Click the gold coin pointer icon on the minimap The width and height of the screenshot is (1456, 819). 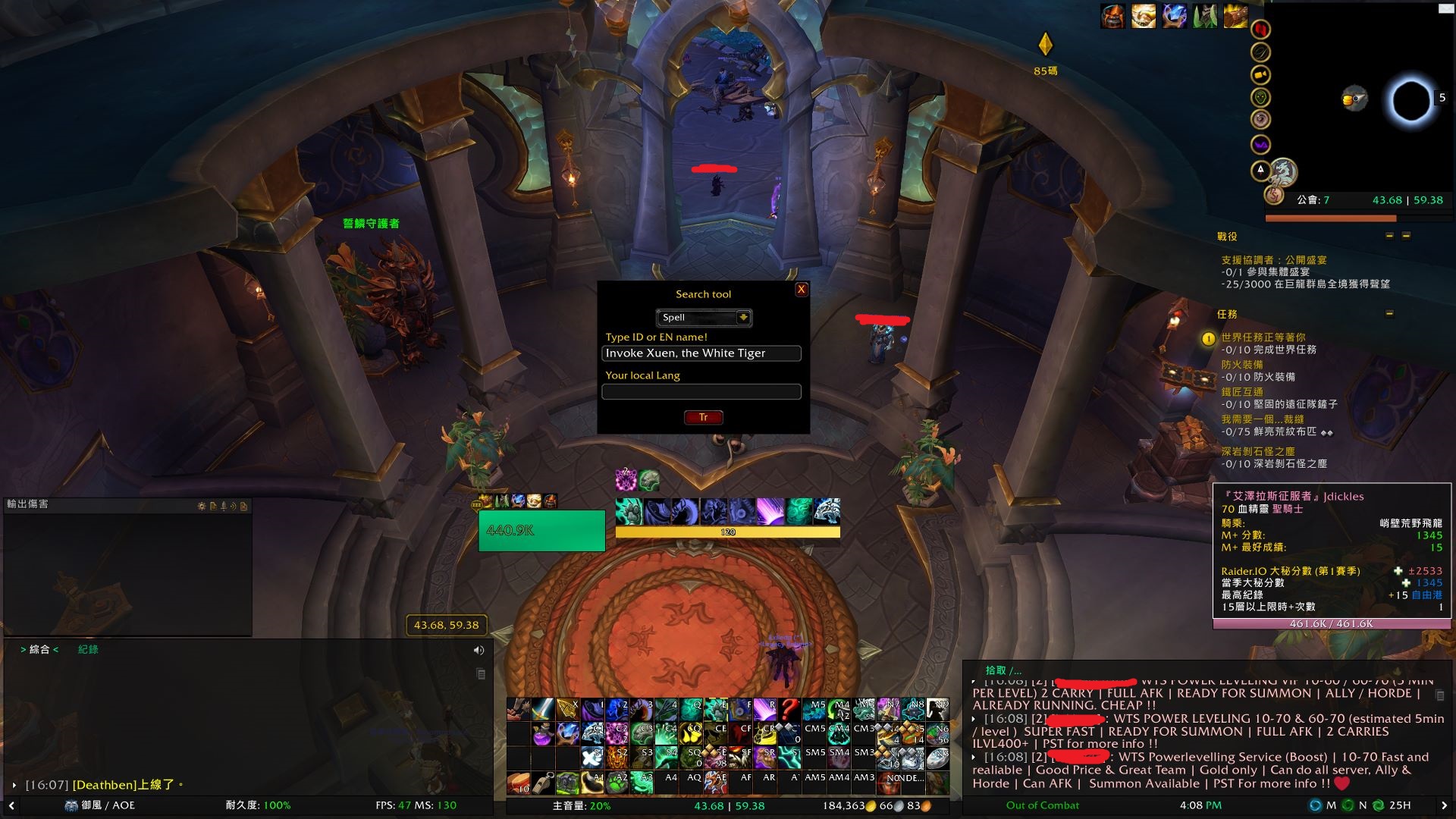1354,99
